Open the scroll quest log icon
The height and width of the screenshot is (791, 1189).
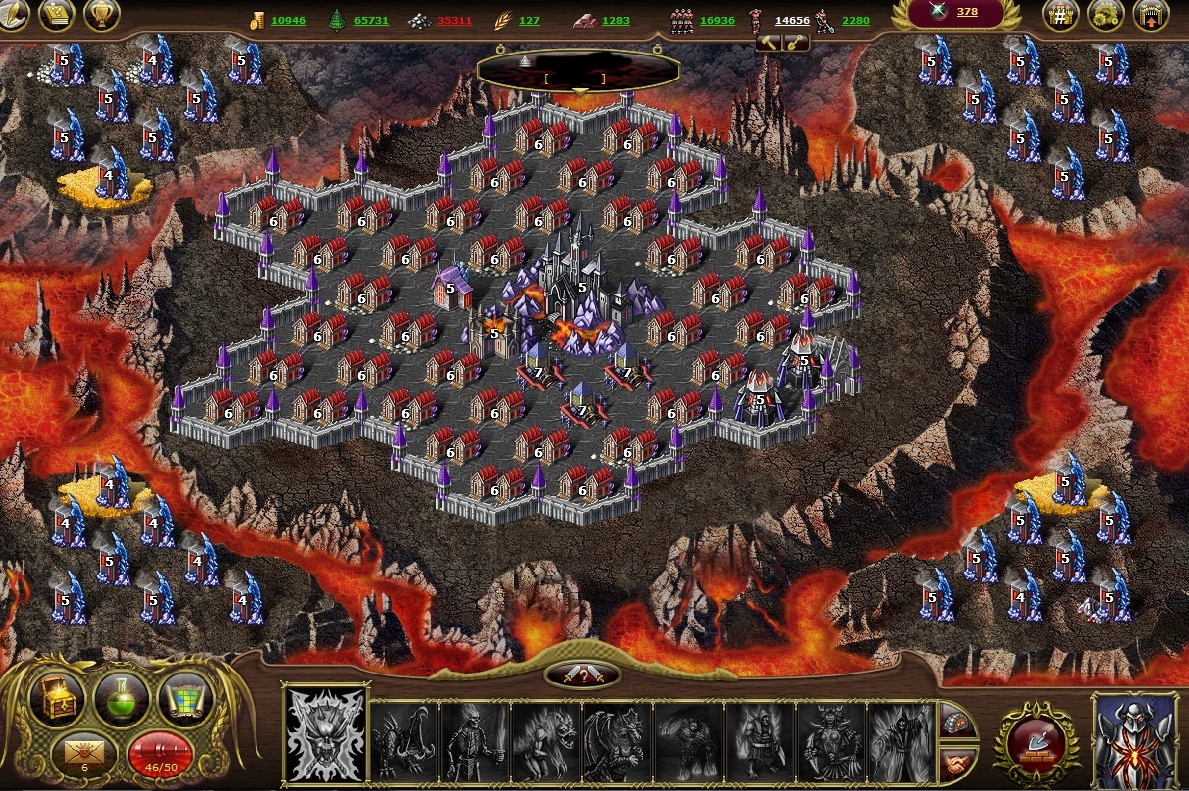point(57,14)
